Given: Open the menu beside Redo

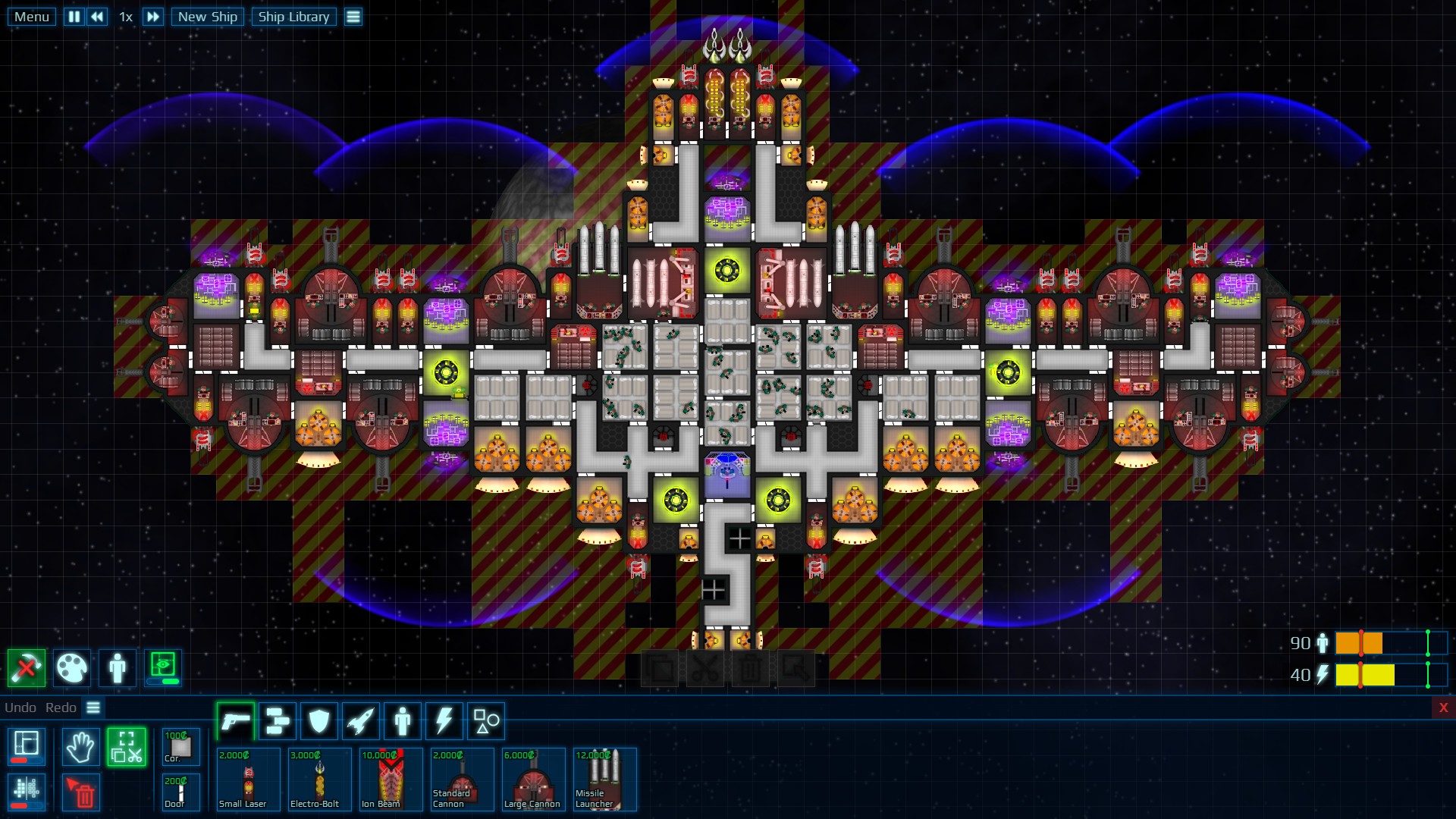Looking at the screenshot, I should (93, 708).
